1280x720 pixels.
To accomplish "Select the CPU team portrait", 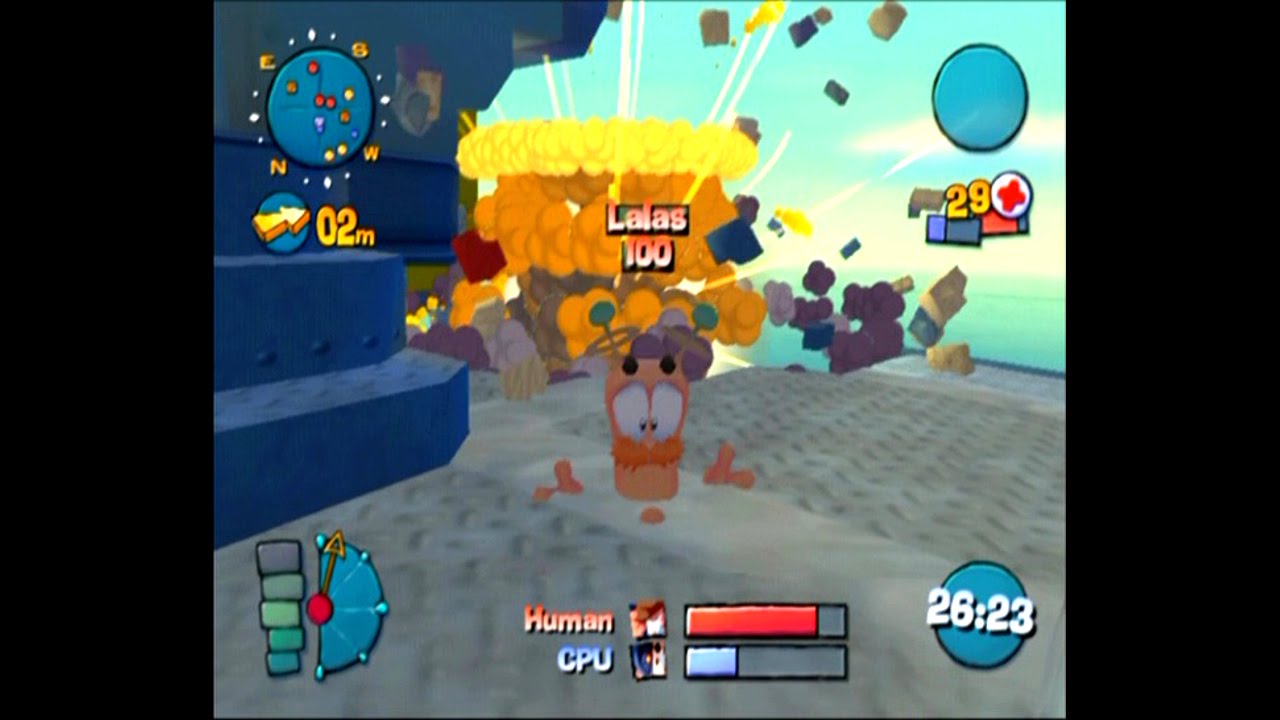I will coord(648,661).
